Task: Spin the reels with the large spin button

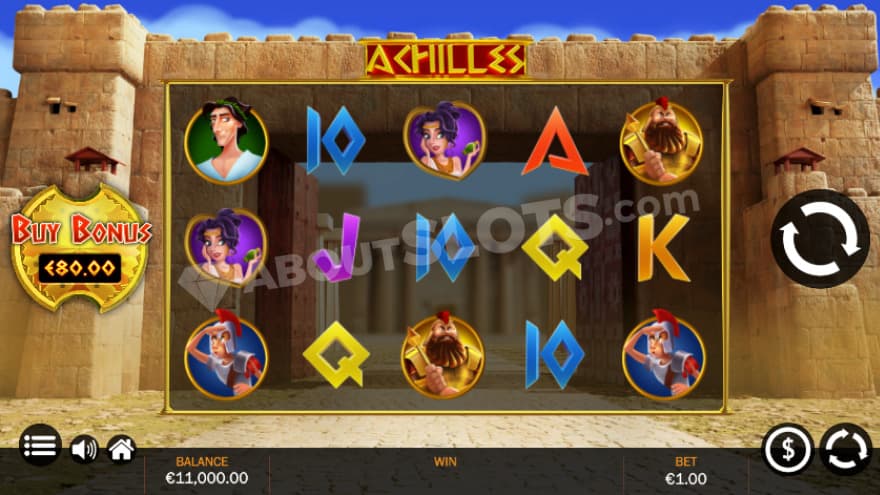Action: [x=819, y=239]
